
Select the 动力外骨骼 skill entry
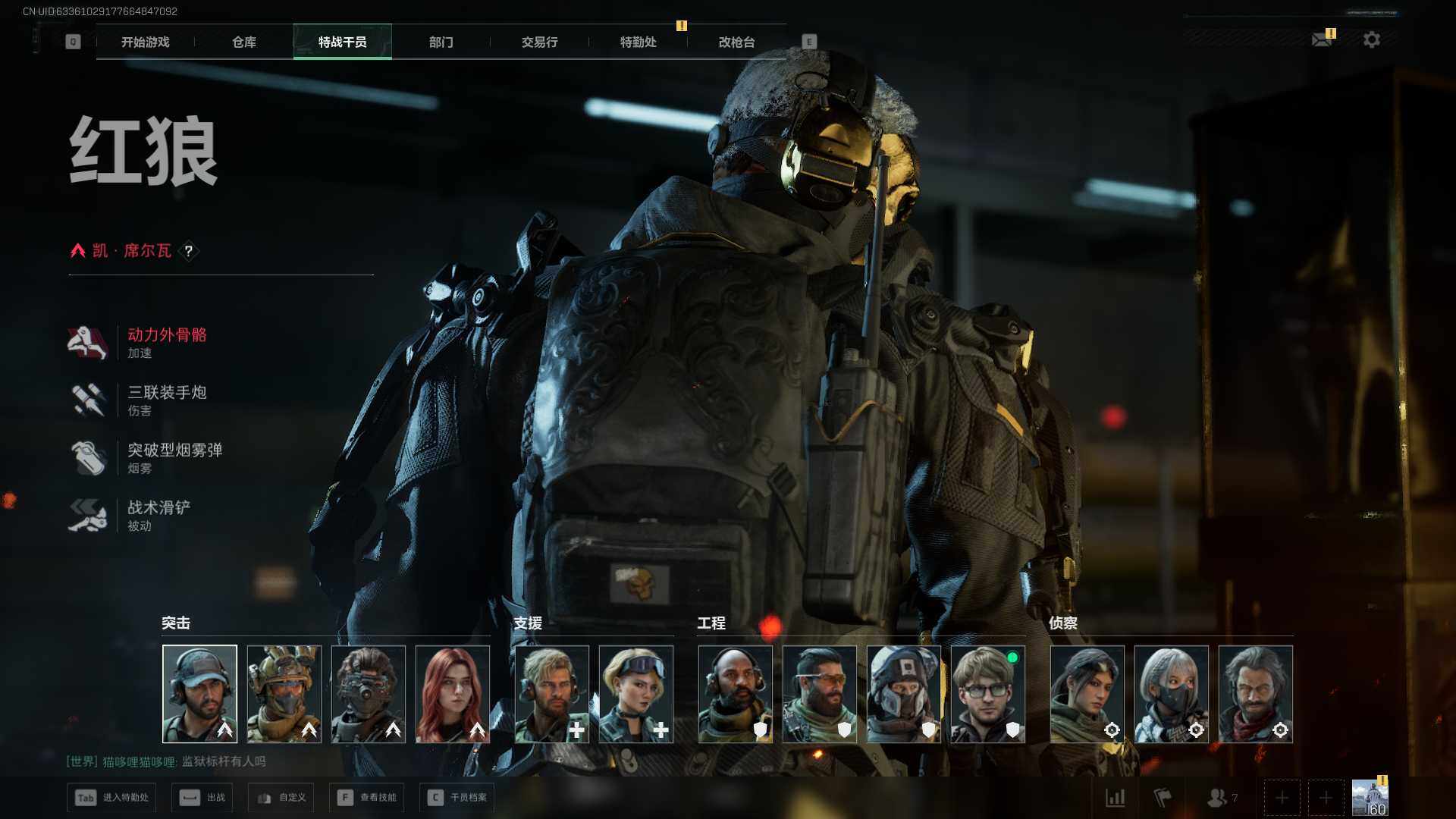click(x=167, y=343)
